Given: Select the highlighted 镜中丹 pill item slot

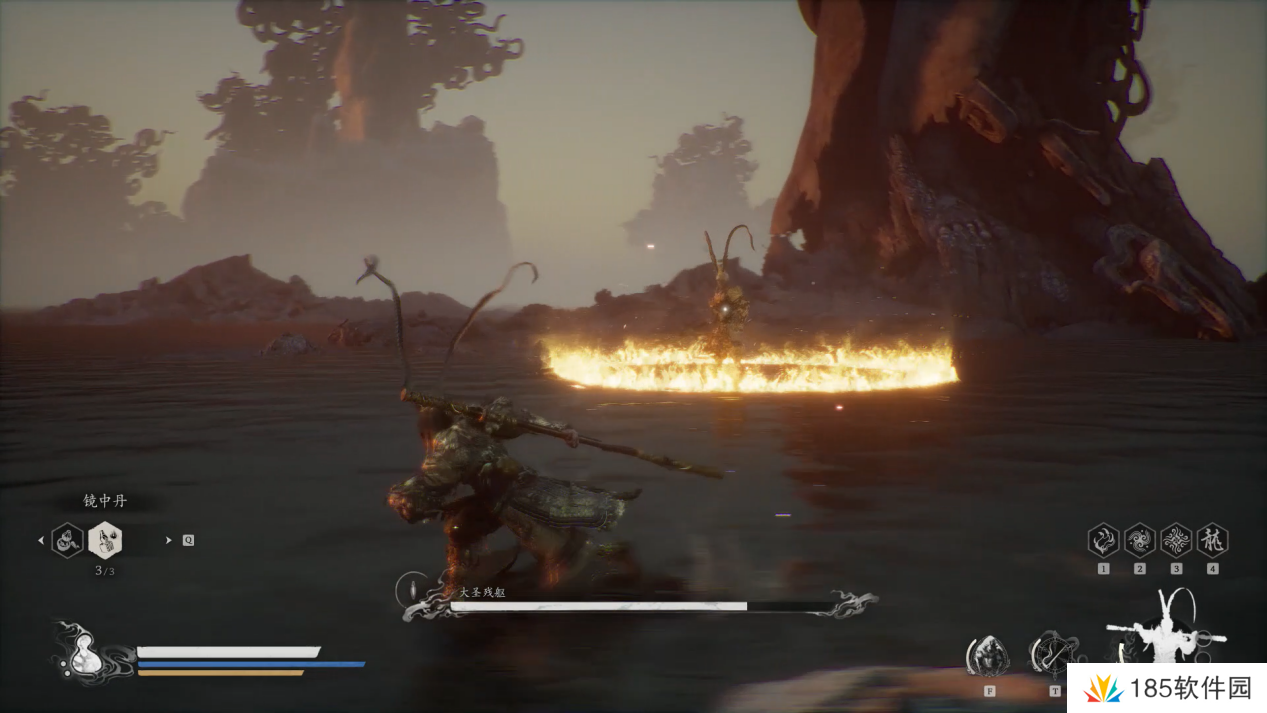Looking at the screenshot, I should click(x=105, y=540).
